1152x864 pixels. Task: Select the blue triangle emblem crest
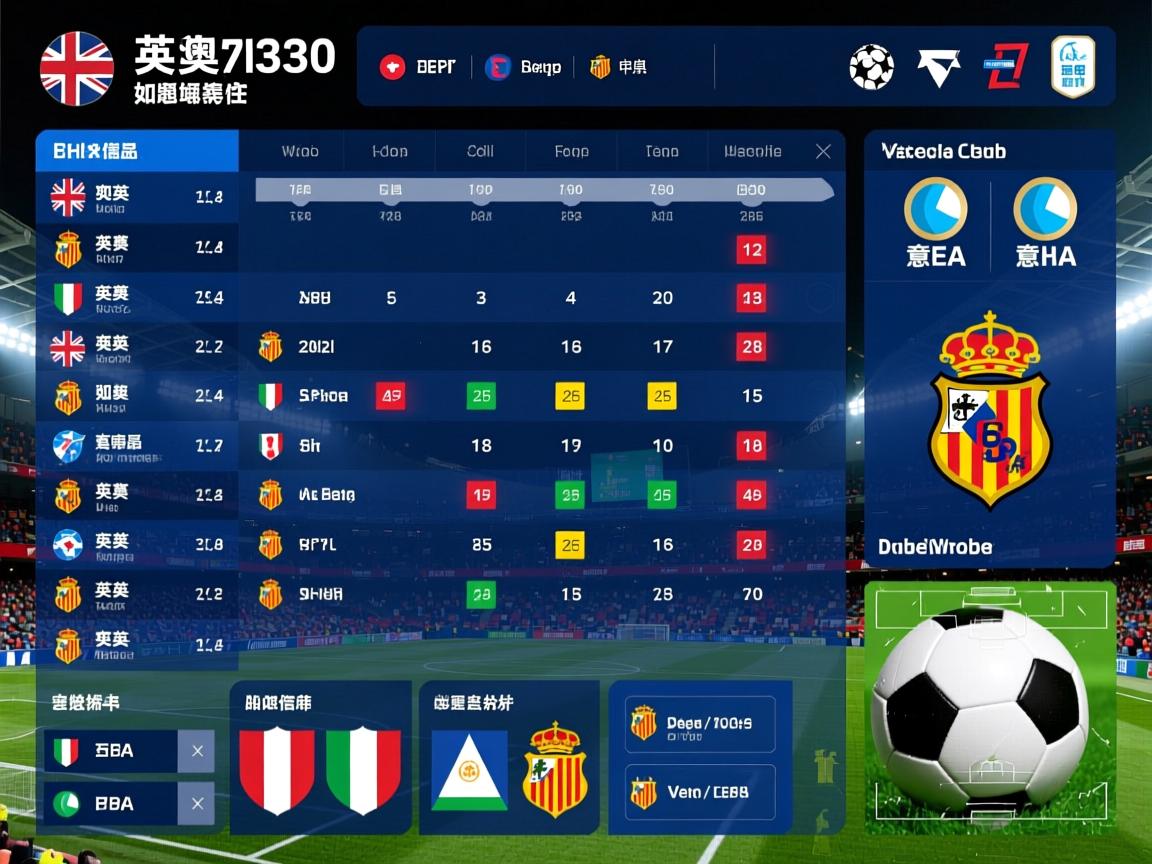coord(469,769)
